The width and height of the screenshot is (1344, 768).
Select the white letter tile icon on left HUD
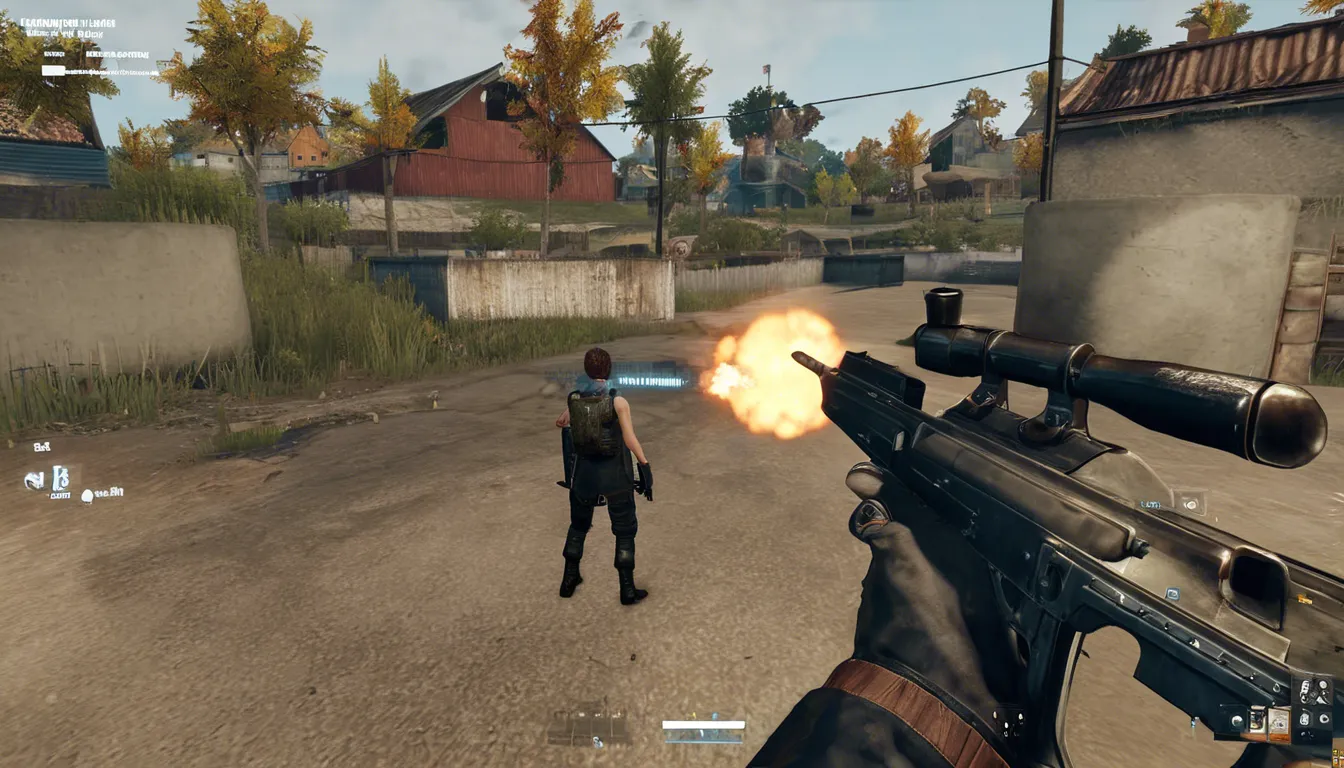60,479
